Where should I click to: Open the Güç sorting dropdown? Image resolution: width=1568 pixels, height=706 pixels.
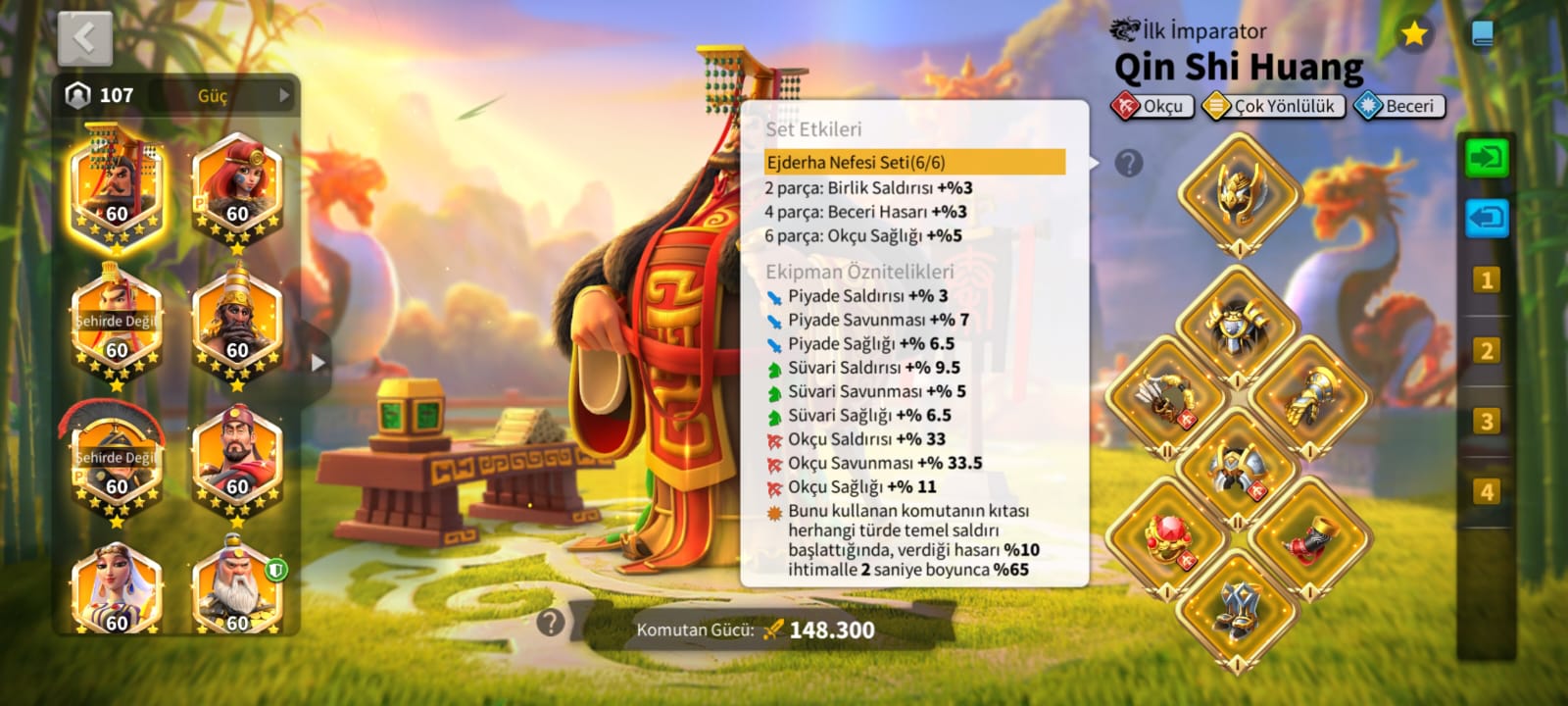tap(244, 95)
